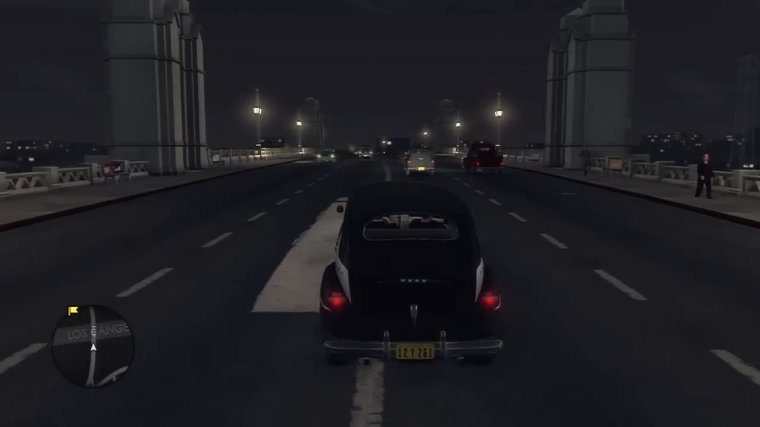The image size is (760, 427).
Task: Open the circular Los Angeles minimap
Action: [92, 346]
